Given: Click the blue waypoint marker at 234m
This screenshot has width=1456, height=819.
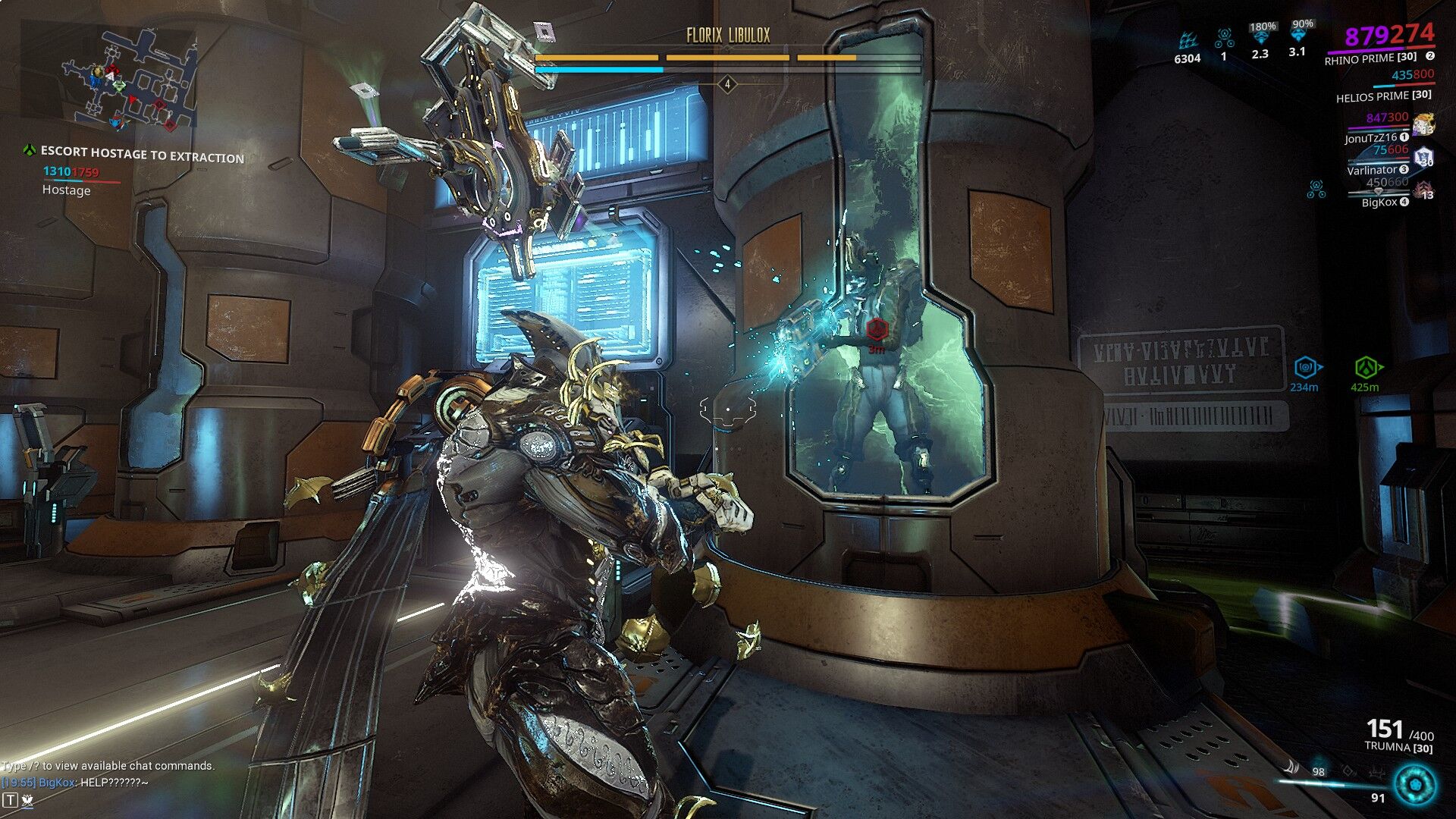Looking at the screenshot, I should (1306, 368).
